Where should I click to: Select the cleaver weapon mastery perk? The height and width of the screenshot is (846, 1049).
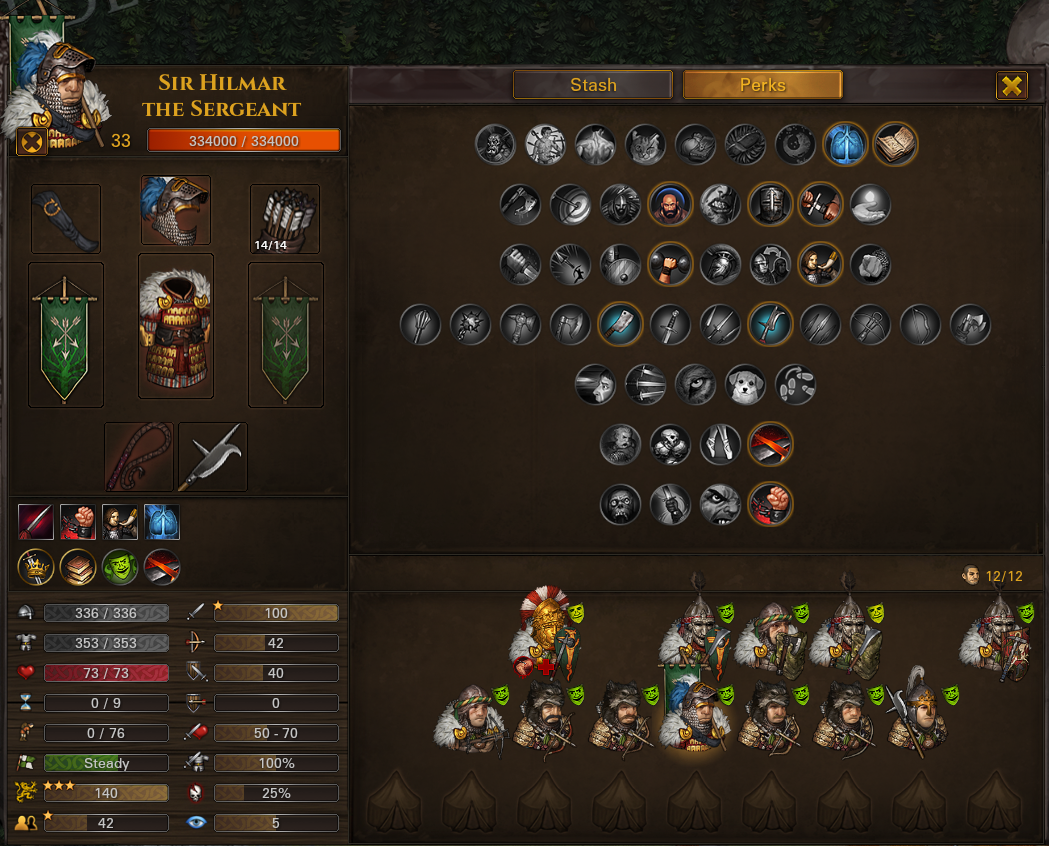[x=620, y=324]
